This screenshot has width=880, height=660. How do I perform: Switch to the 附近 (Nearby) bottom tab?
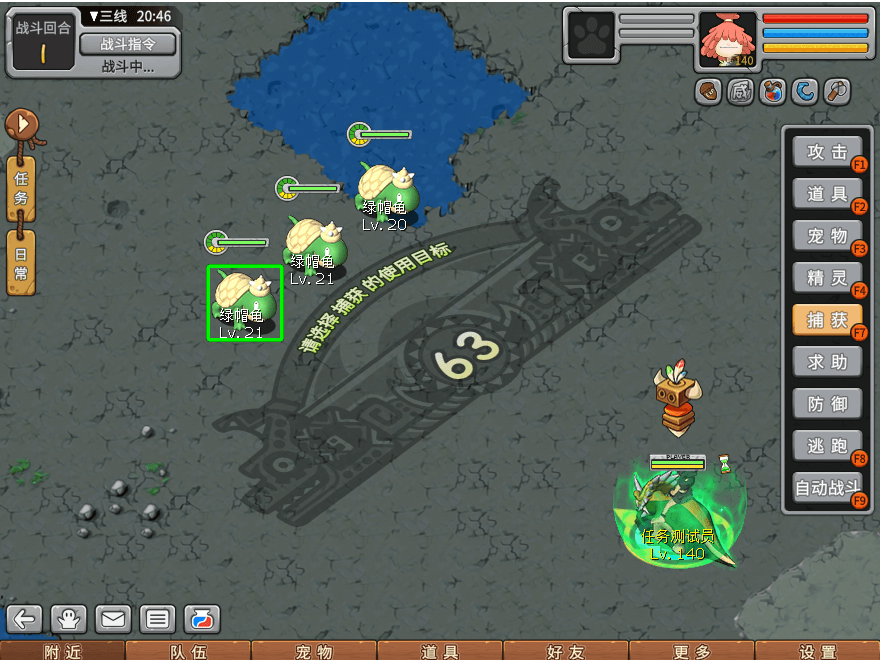(62, 651)
